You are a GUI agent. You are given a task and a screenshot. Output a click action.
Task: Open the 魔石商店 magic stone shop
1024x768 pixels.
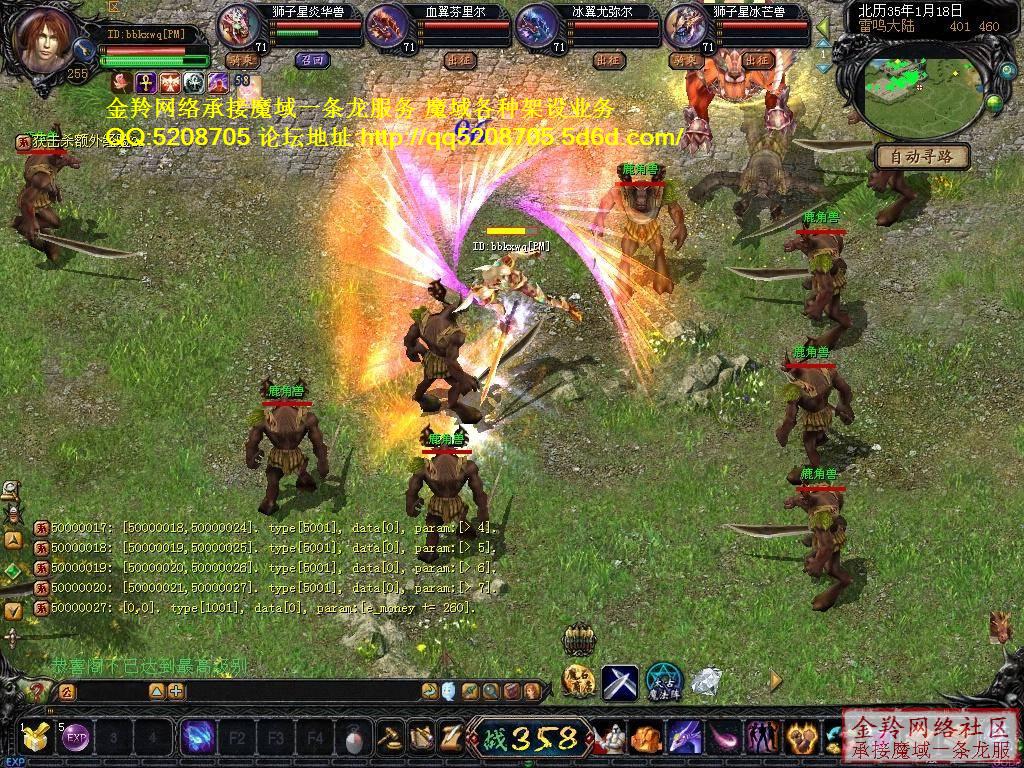pyautogui.click(x=578, y=681)
